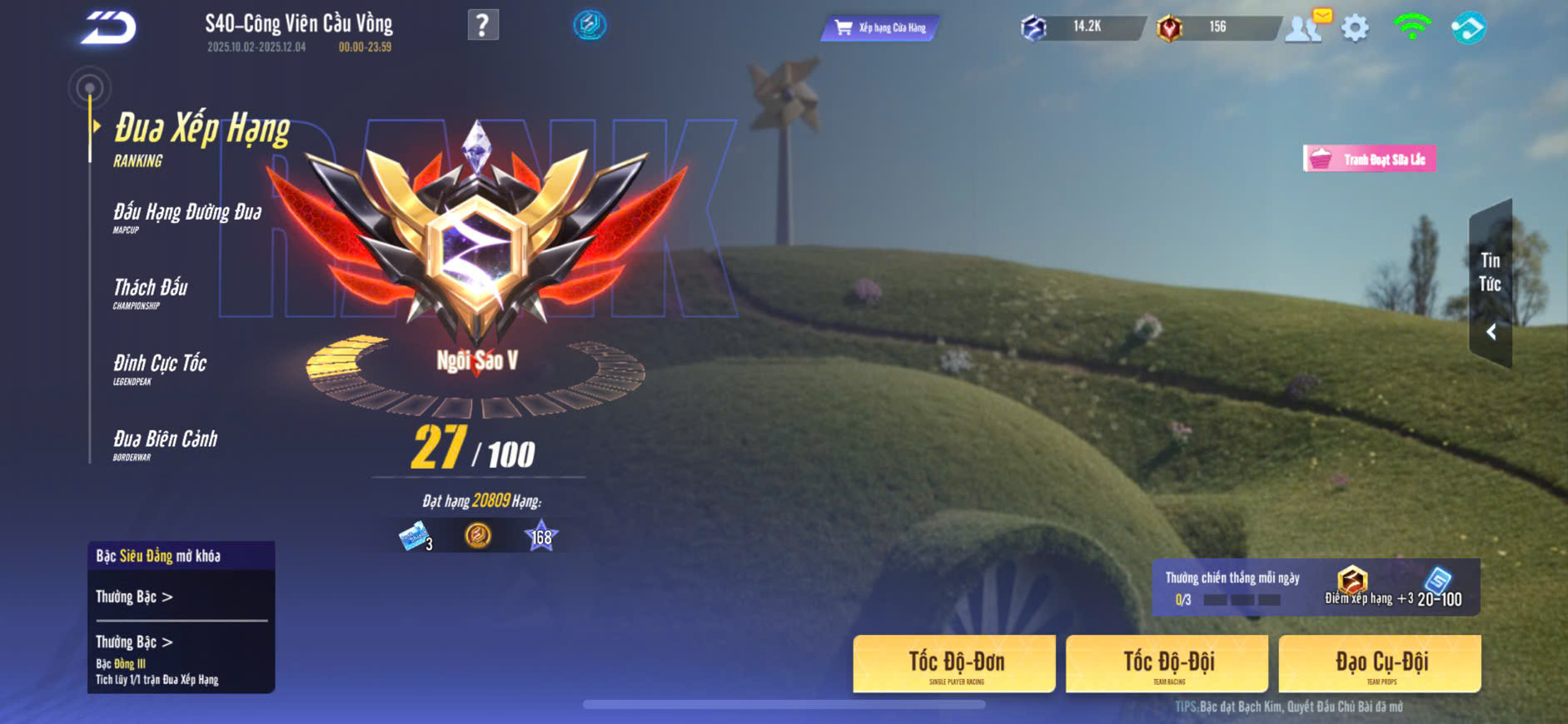Open the gear settings icon
The height and width of the screenshot is (724, 1568).
[x=1355, y=28]
